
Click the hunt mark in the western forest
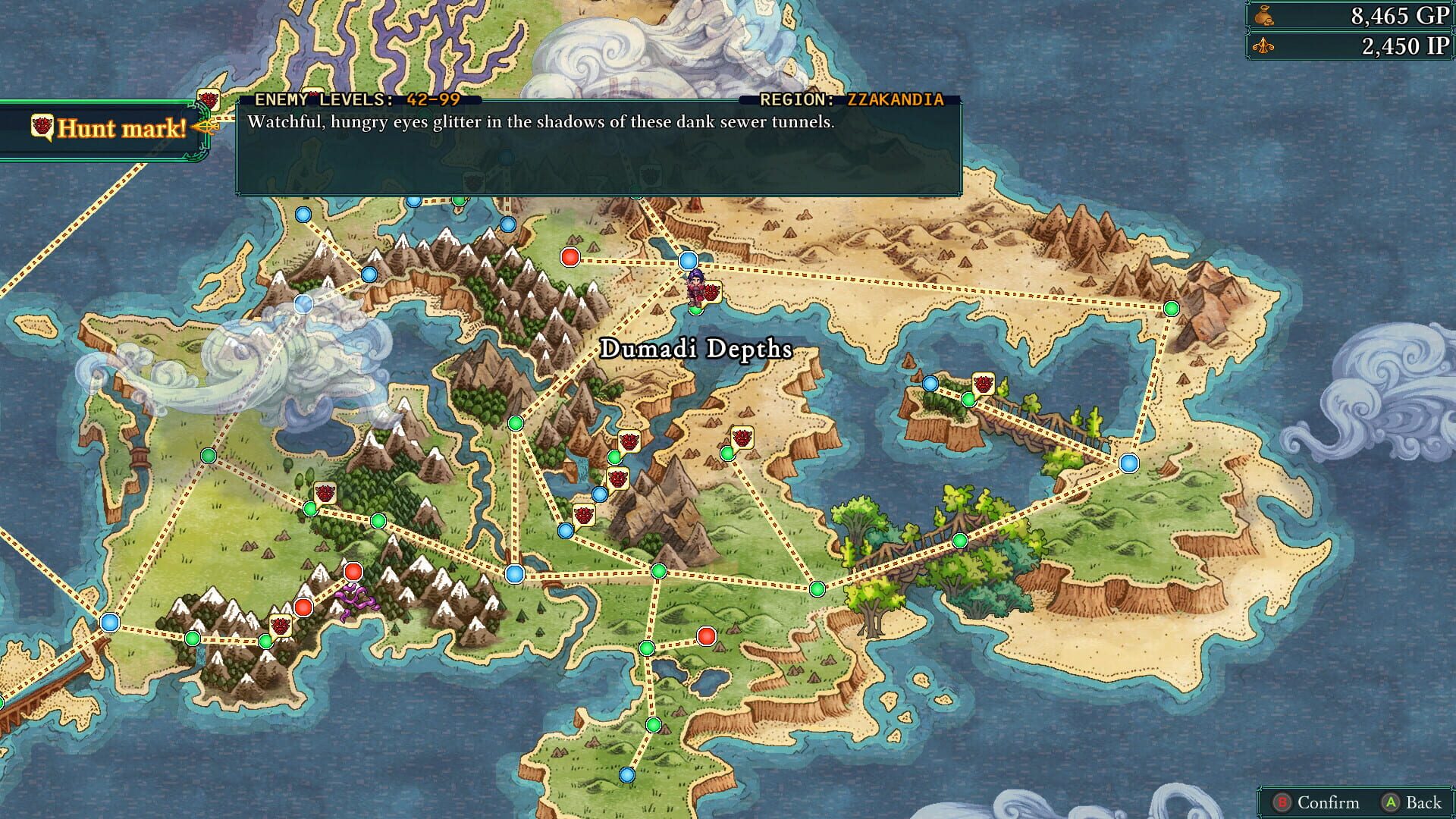click(x=325, y=491)
